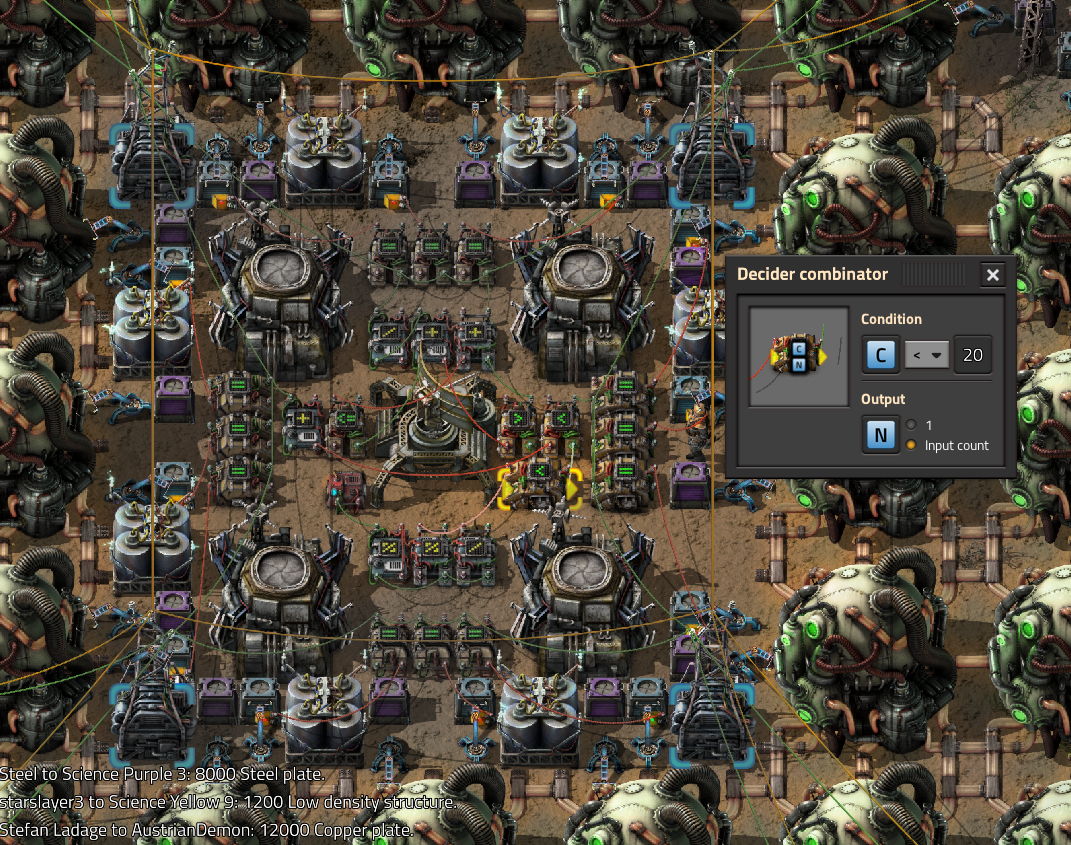Click the constant value 20 field

click(x=972, y=355)
